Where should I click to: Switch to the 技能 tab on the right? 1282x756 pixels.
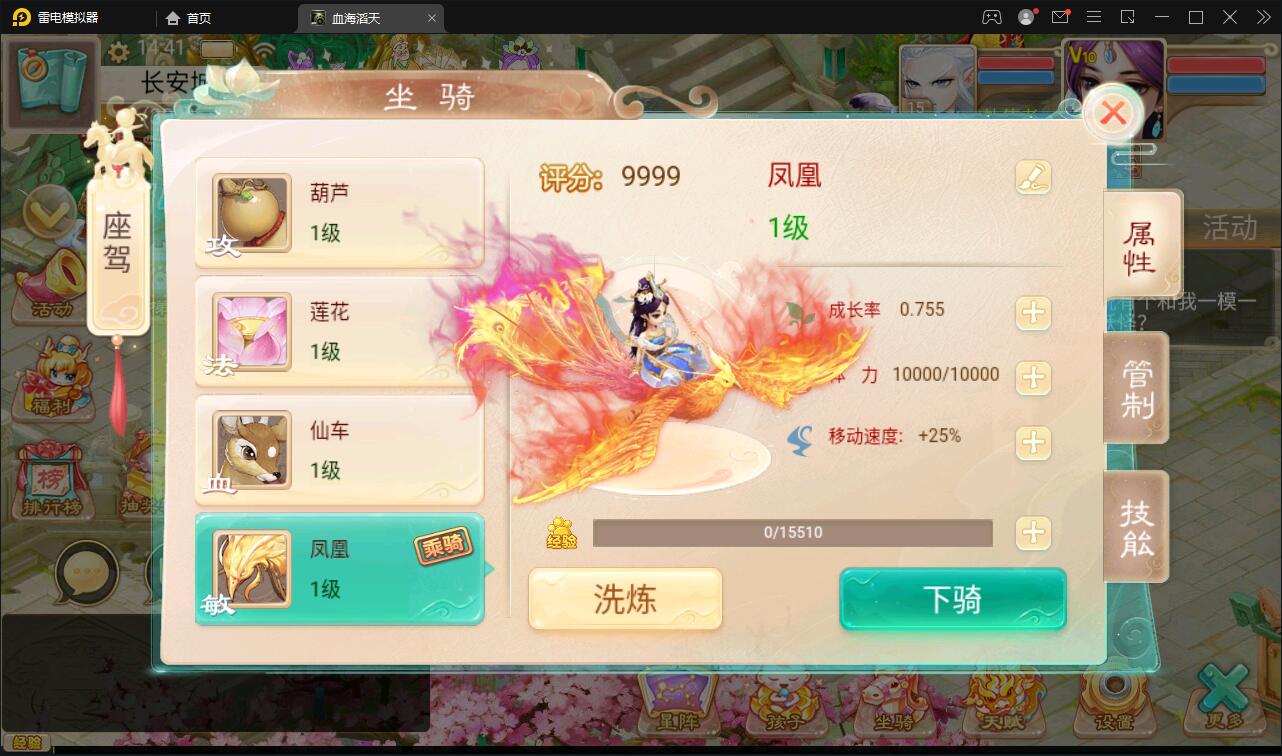pyautogui.click(x=1137, y=527)
